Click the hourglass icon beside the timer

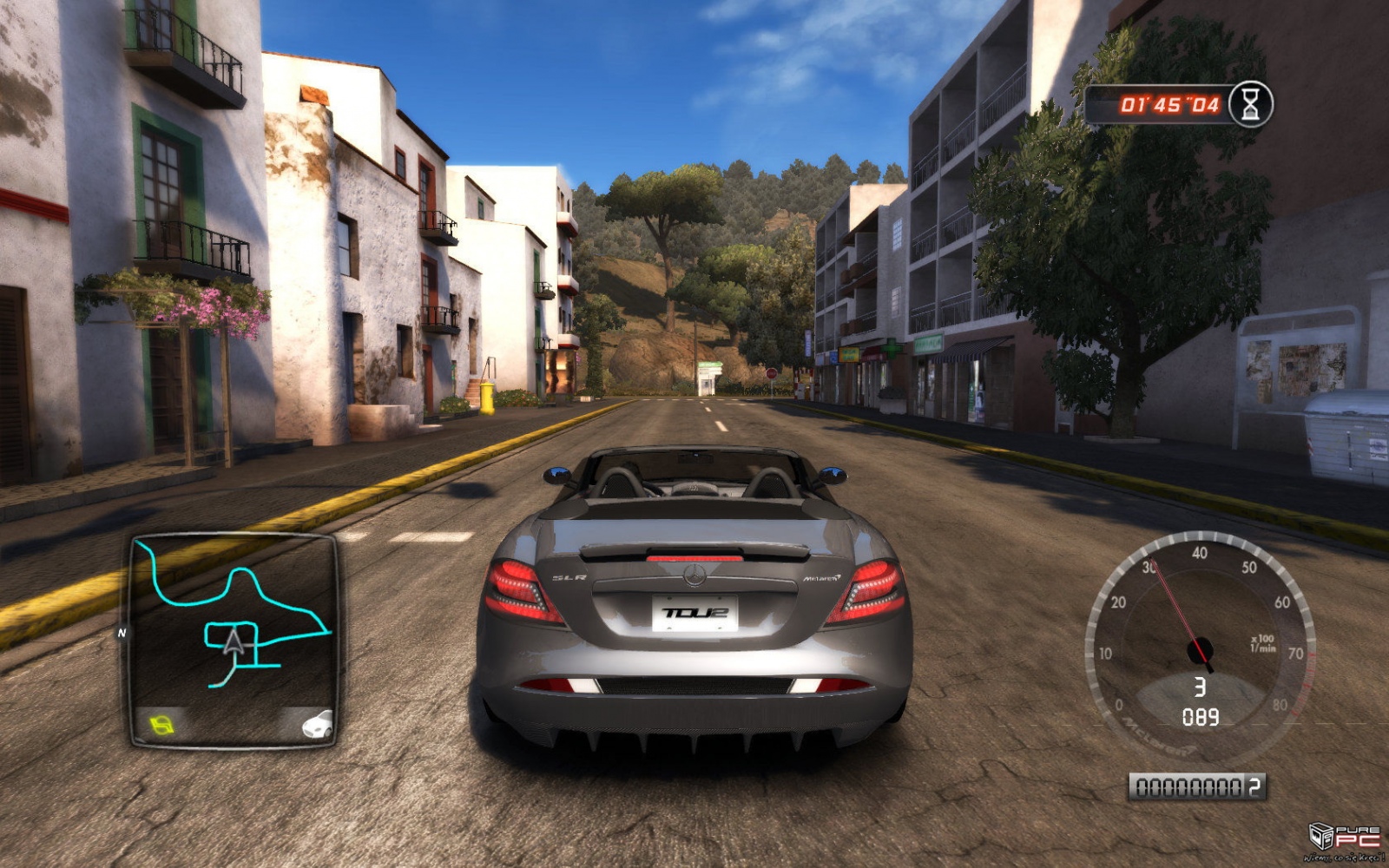[x=1250, y=105]
